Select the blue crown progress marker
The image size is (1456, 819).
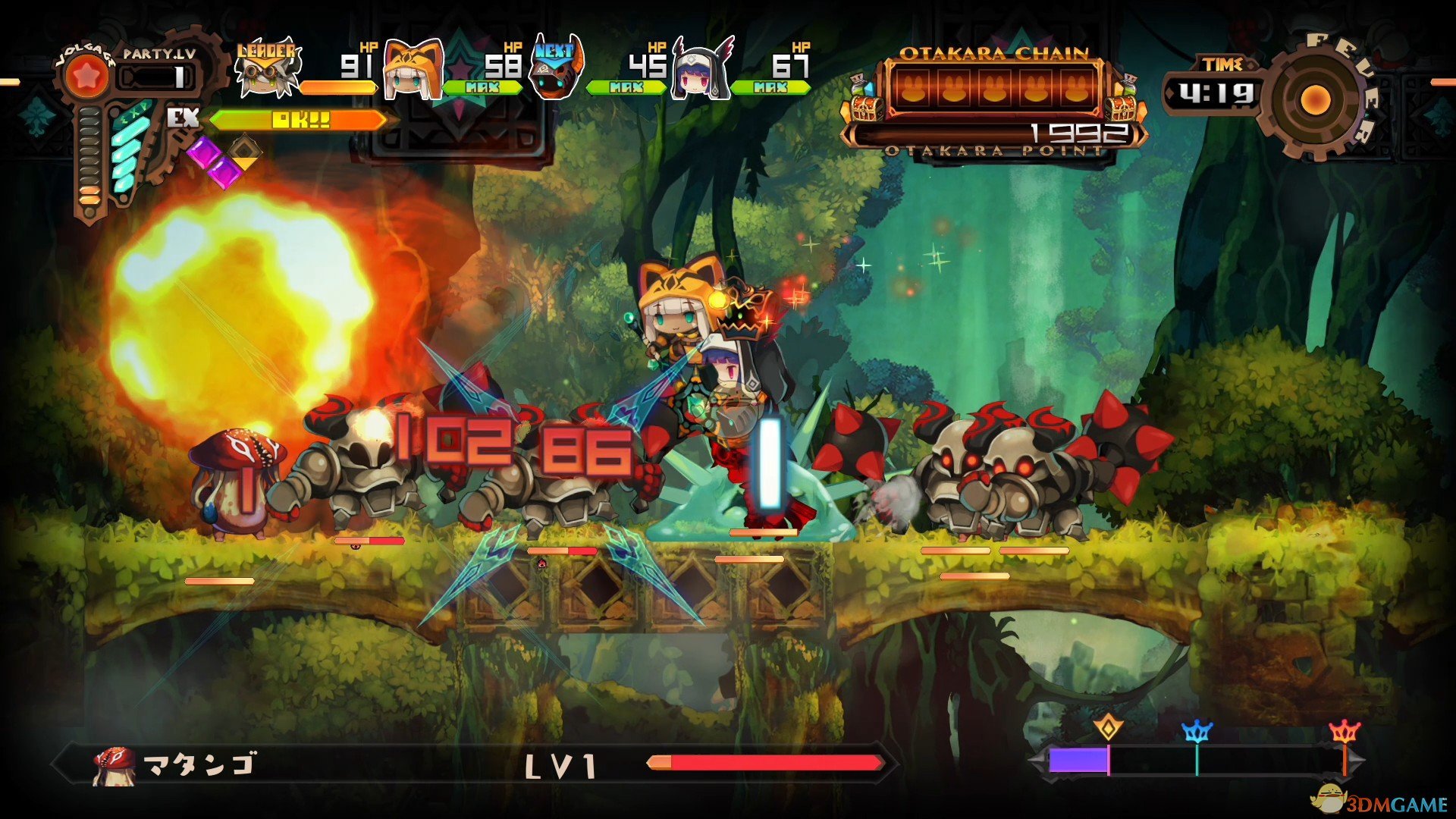1197,732
